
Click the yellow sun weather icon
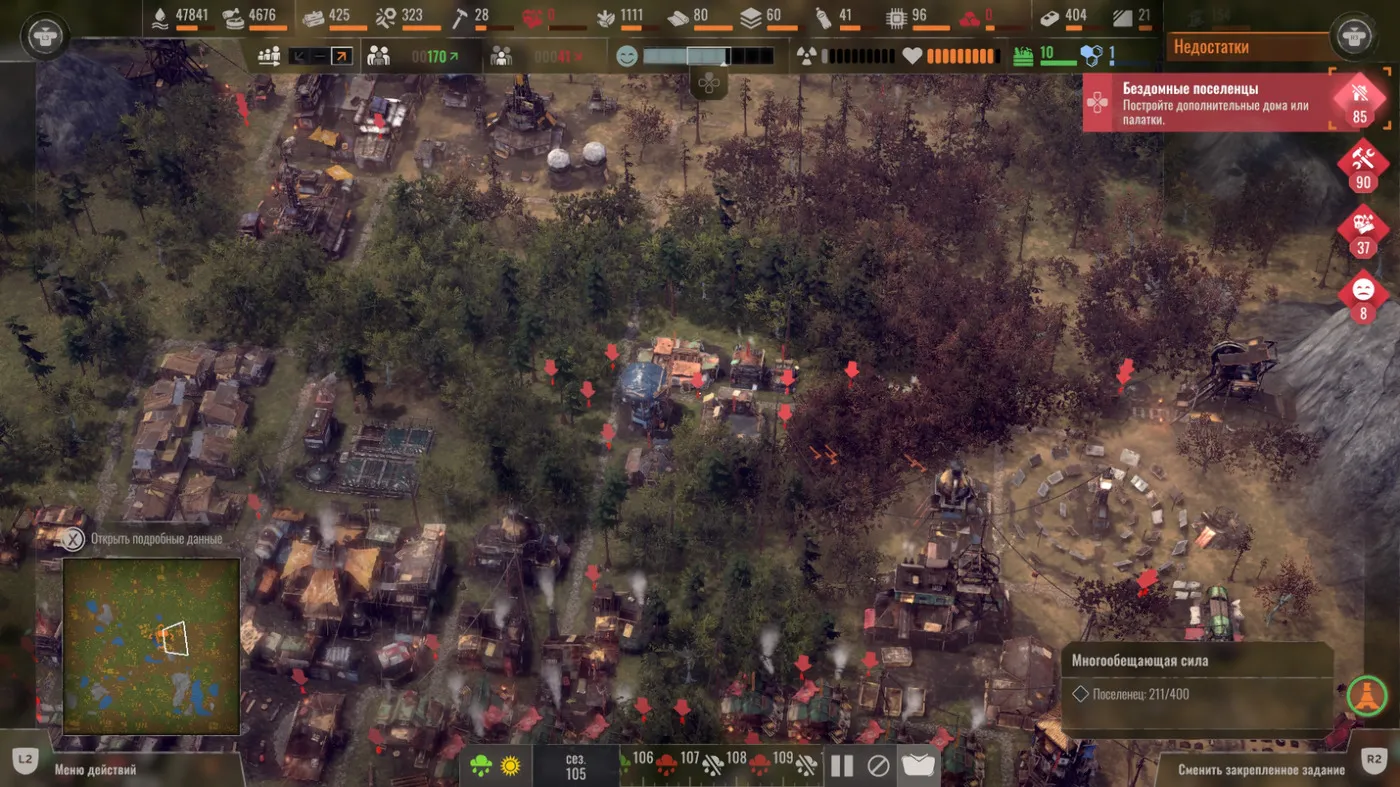click(511, 767)
